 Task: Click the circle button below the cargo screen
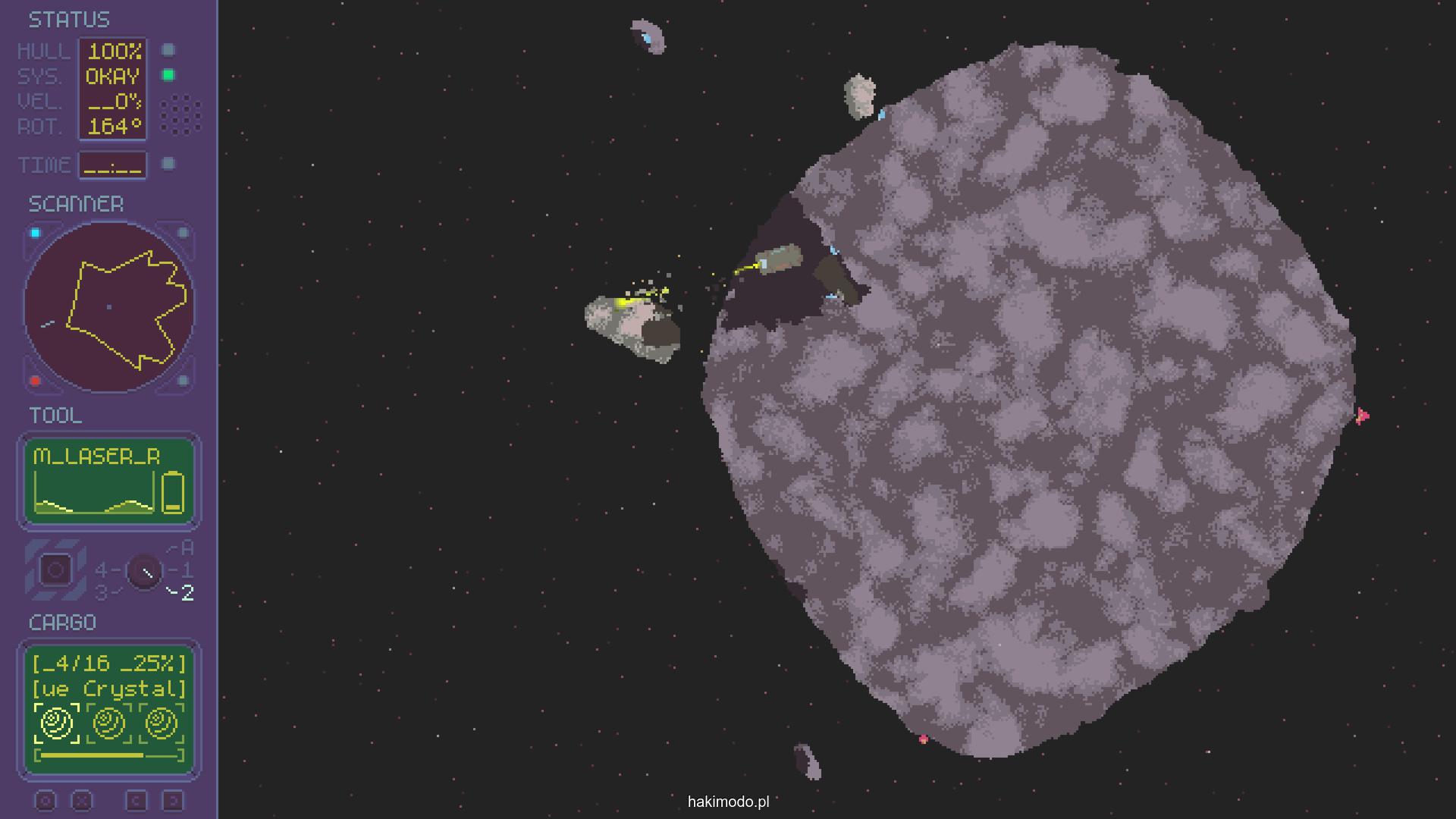pos(45,801)
